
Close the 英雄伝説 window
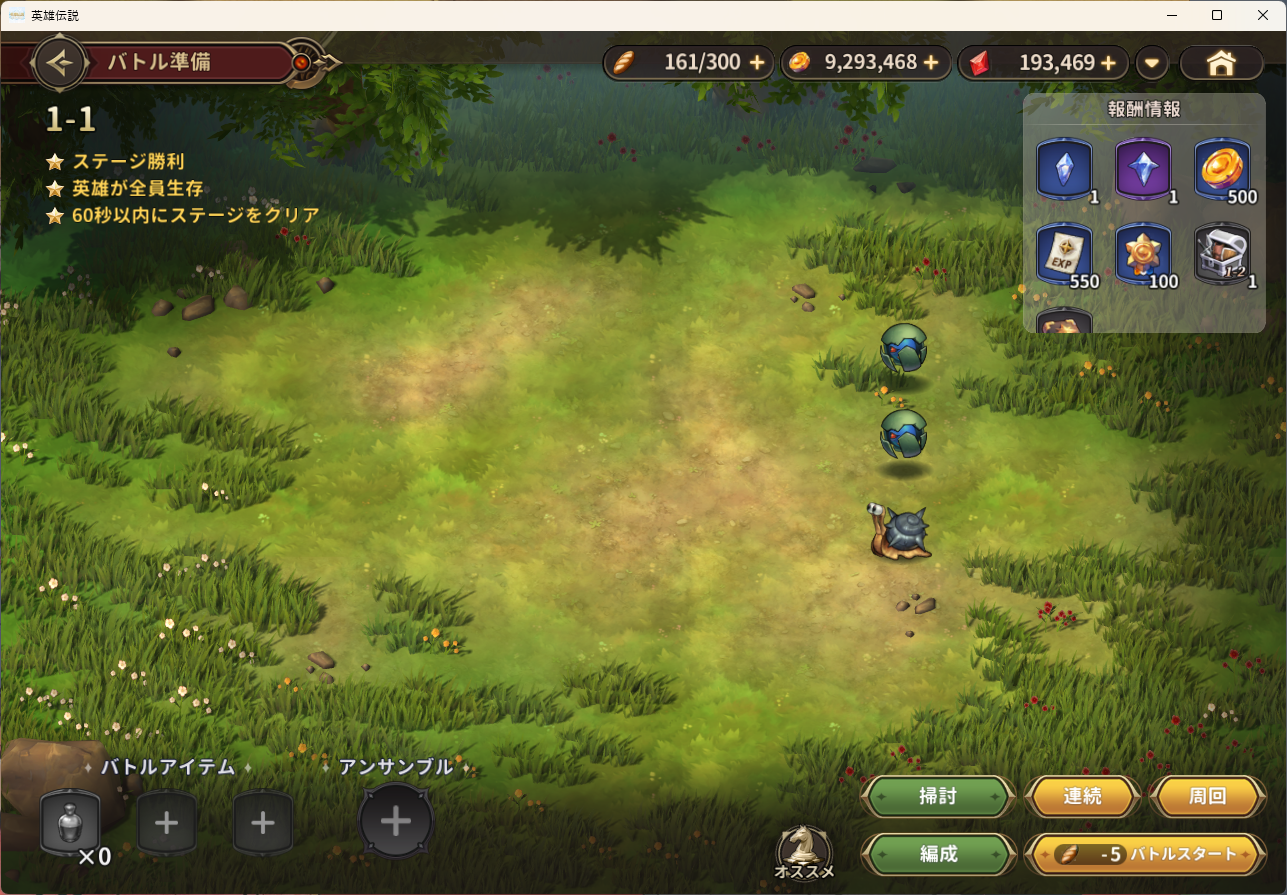click(1263, 15)
